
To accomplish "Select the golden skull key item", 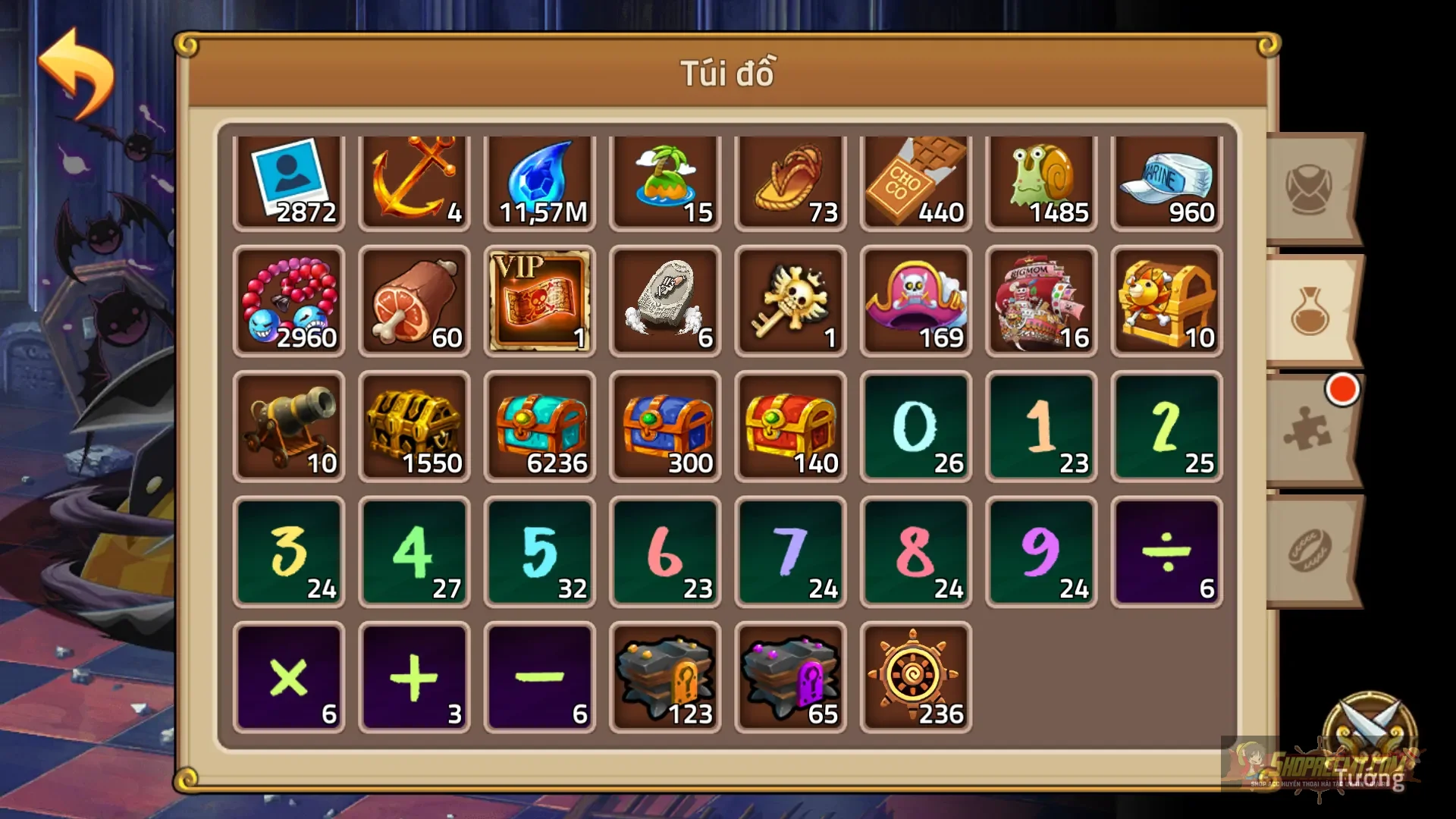I will coord(791,302).
